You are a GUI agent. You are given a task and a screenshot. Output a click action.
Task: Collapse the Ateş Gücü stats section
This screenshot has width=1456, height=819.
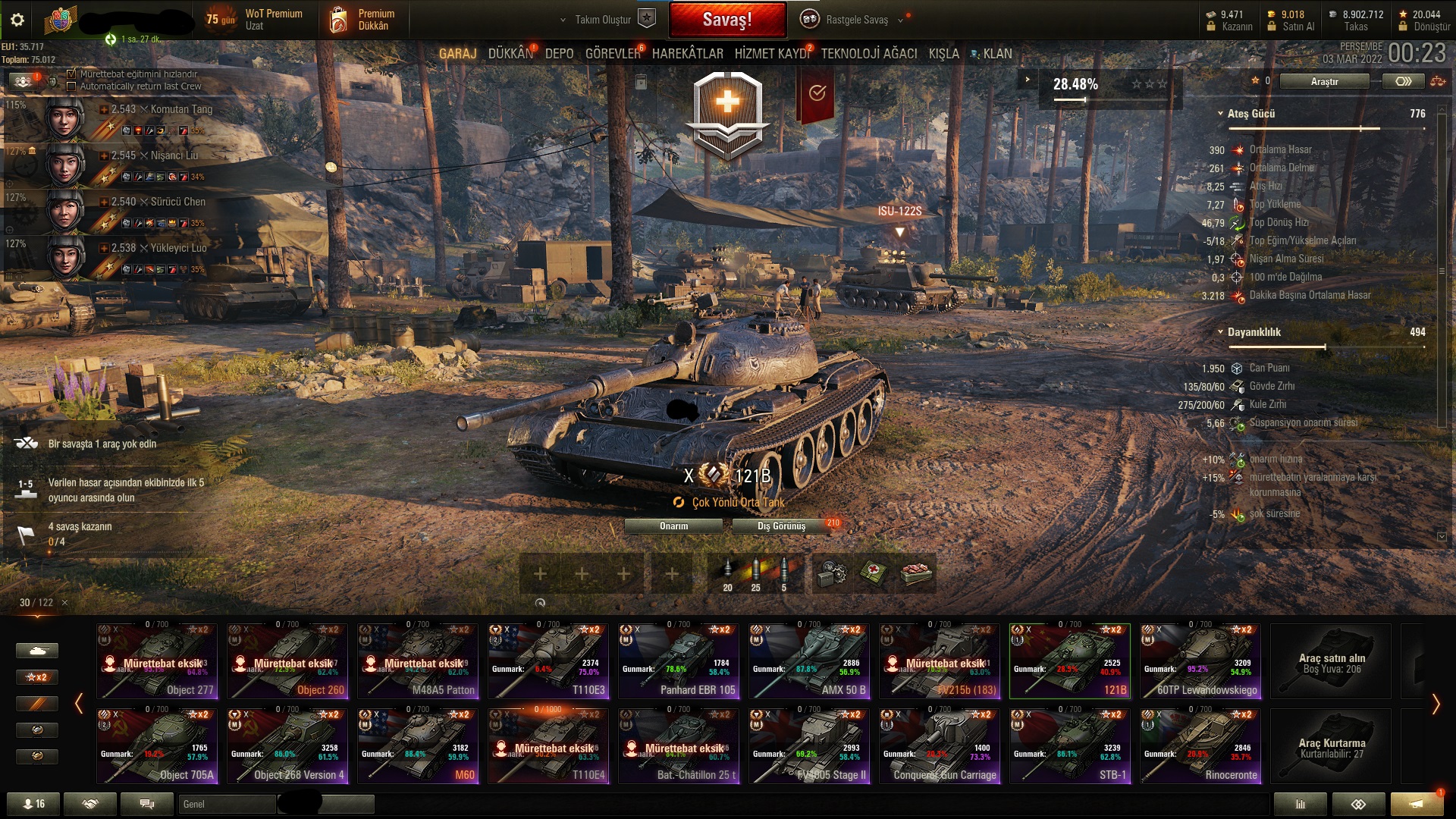pos(1222,116)
